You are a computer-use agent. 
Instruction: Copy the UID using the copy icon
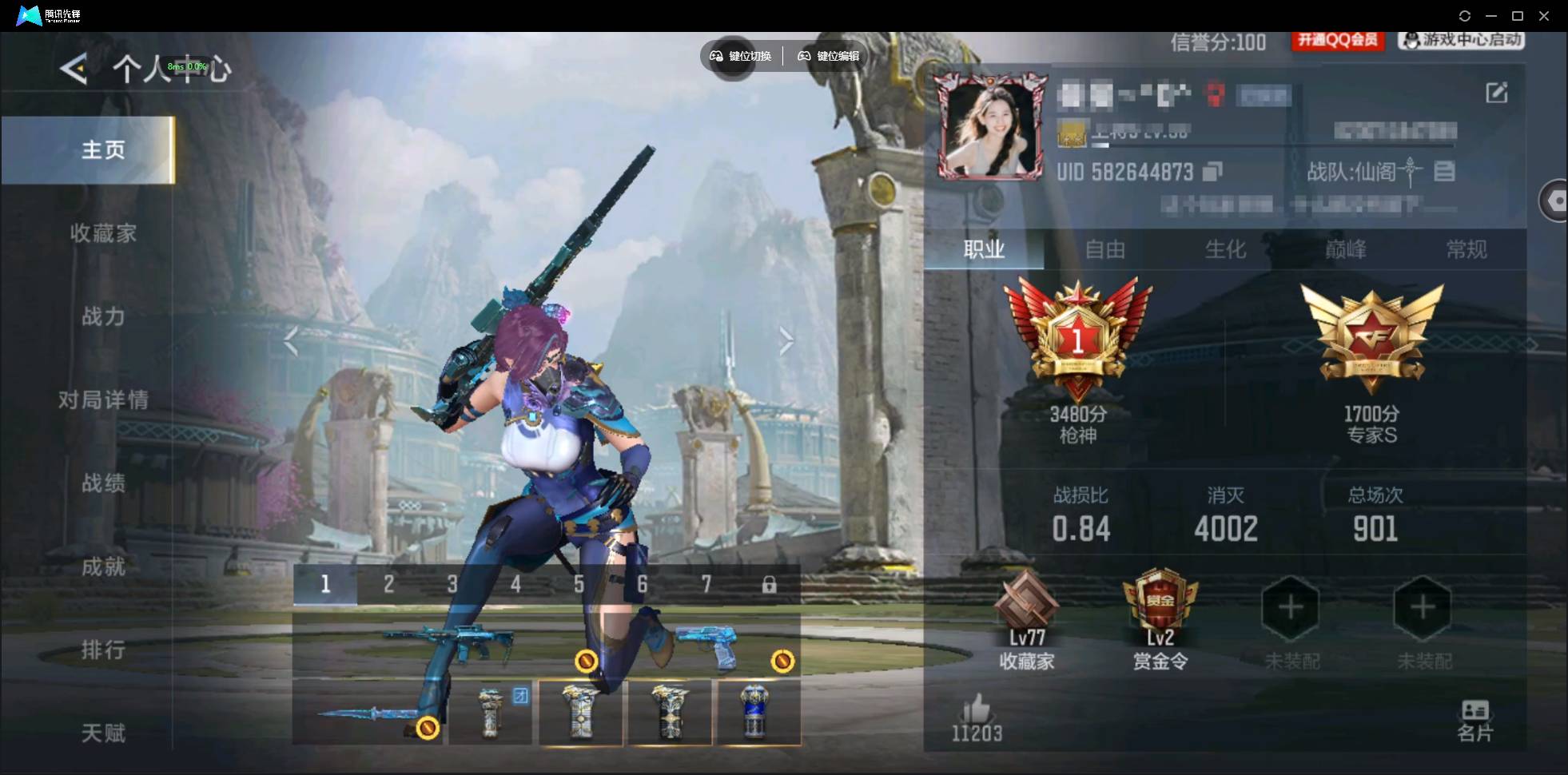[x=1213, y=172]
